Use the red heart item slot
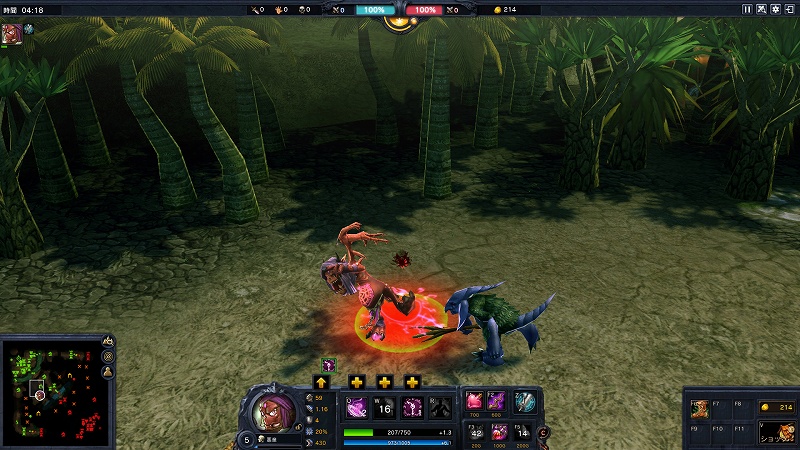This screenshot has width=800, height=450. (x=474, y=401)
